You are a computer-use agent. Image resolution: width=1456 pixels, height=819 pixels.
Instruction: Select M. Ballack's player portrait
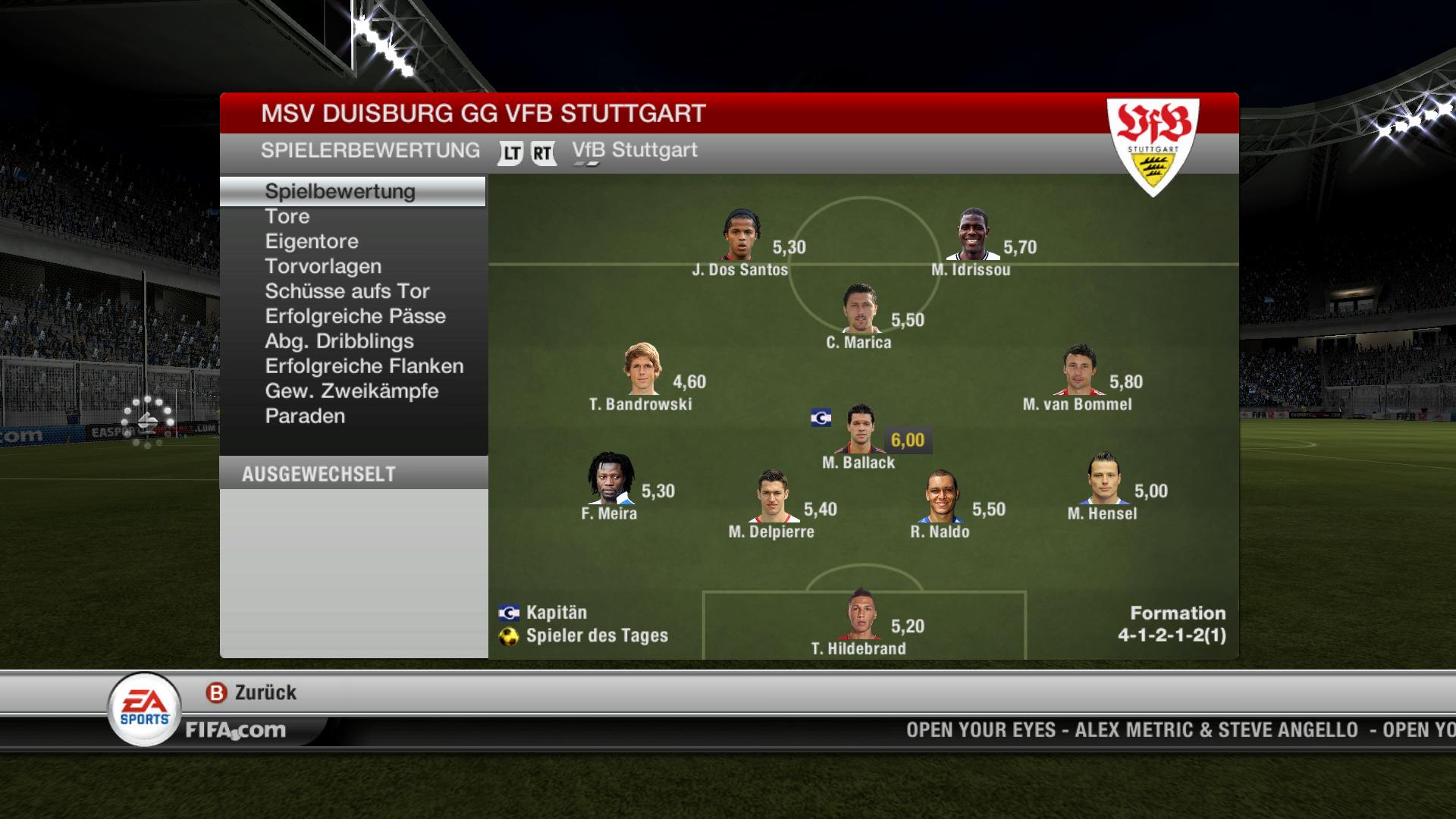point(861,429)
